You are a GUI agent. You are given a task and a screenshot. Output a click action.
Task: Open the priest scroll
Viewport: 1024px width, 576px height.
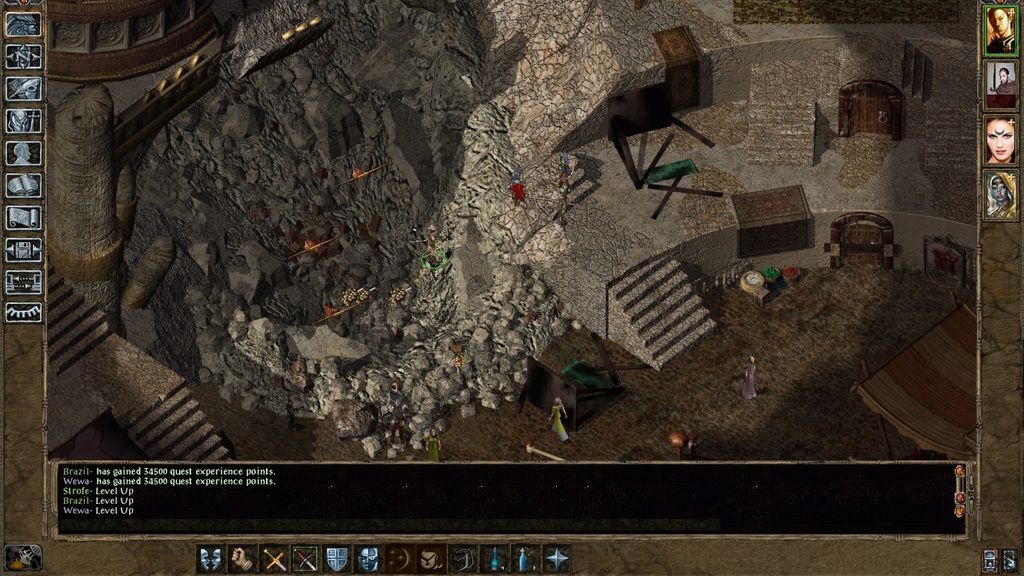[x=23, y=217]
